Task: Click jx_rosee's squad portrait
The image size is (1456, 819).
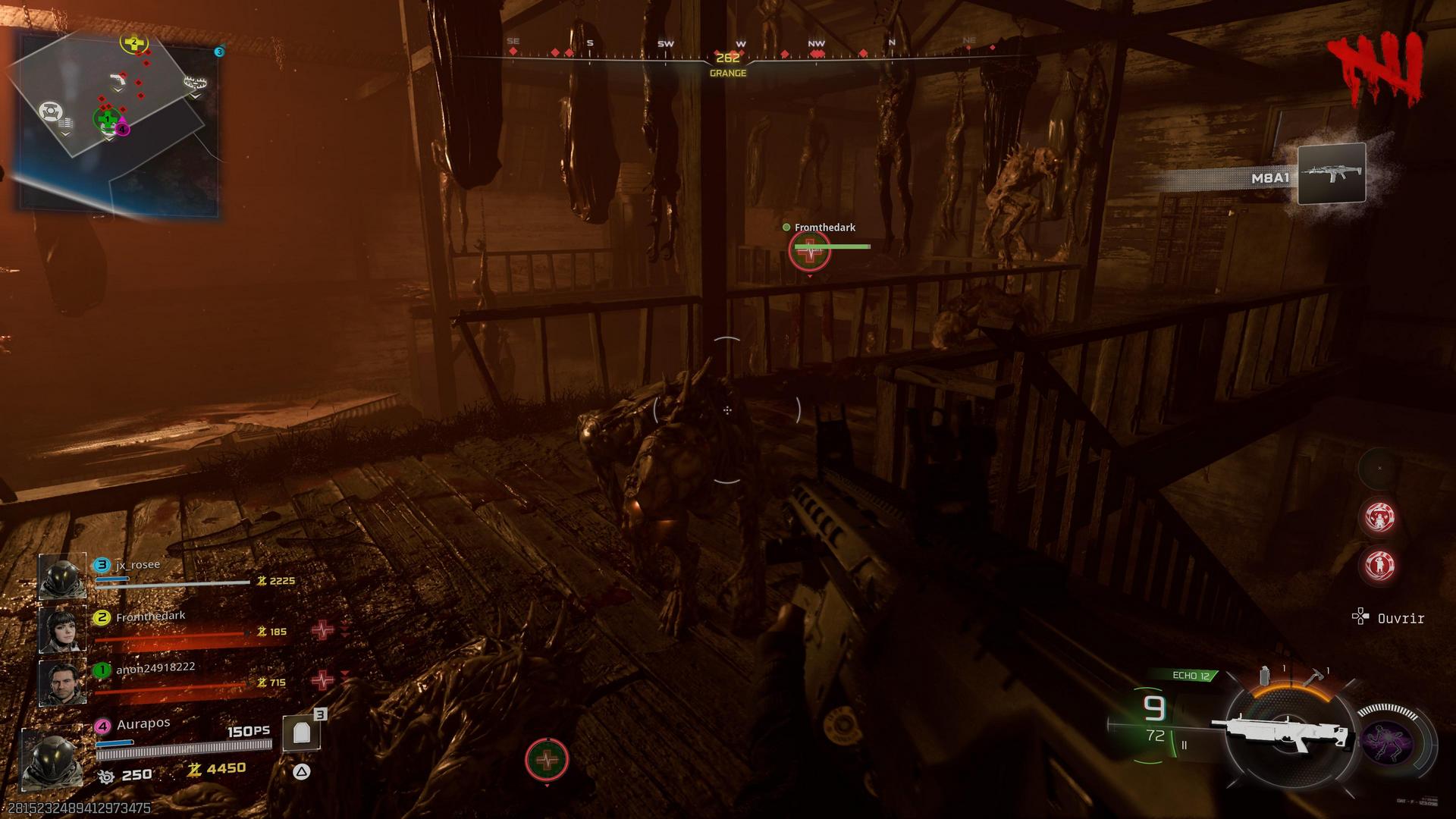Action: click(x=61, y=576)
